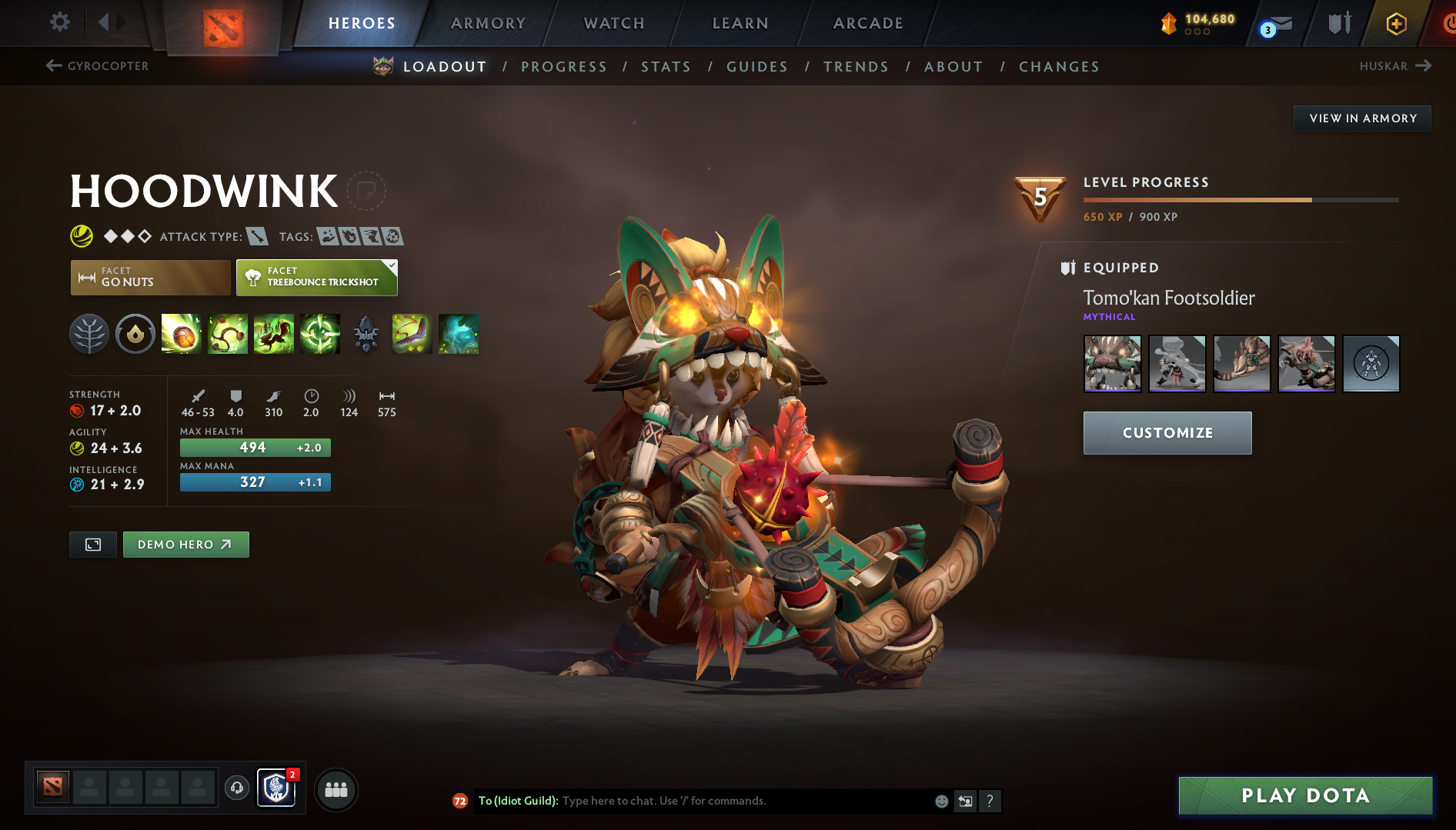Click the Scurry ability icon

[x=274, y=334]
